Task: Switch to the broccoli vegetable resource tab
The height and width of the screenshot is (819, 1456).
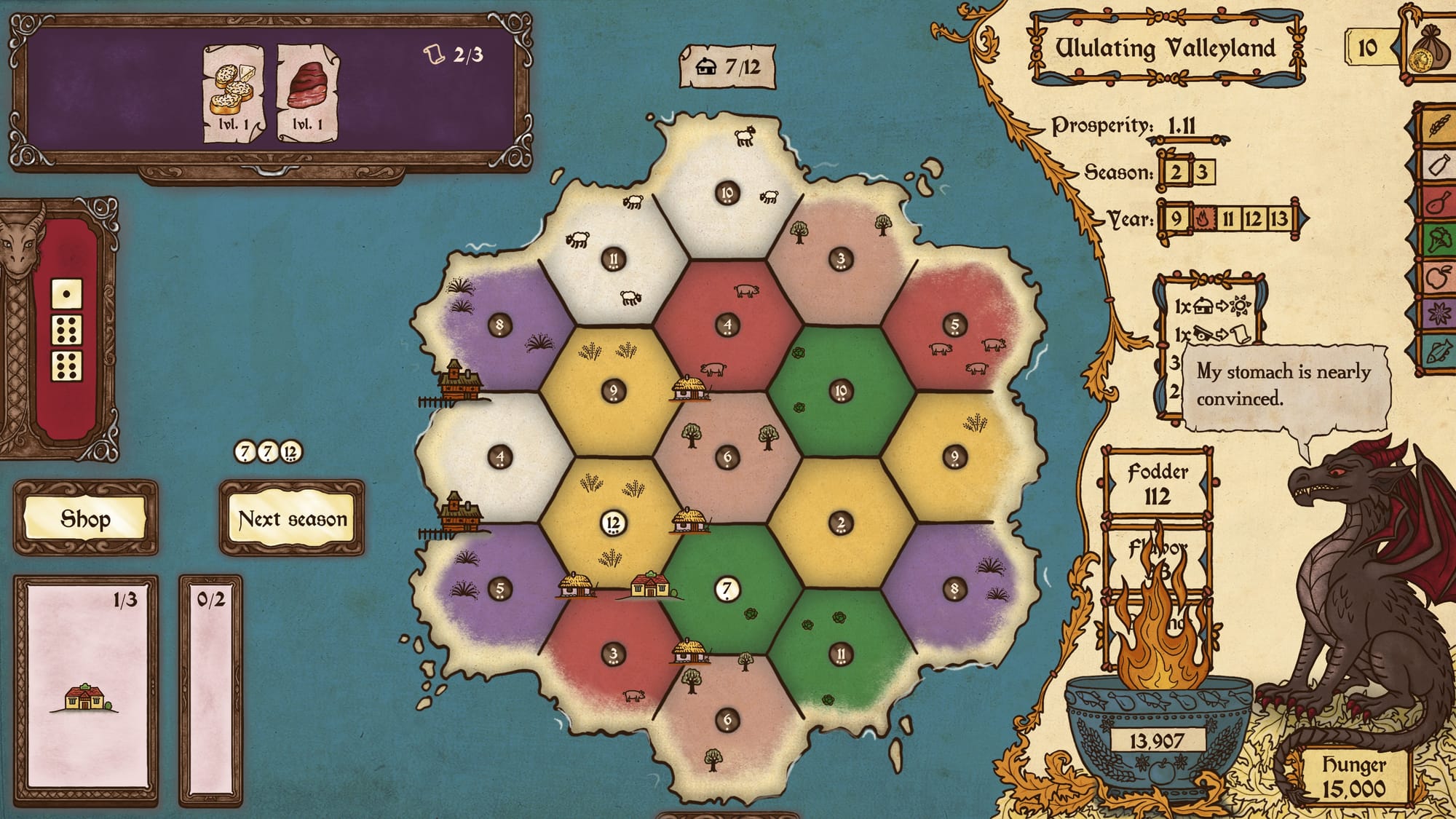Action: [1437, 240]
